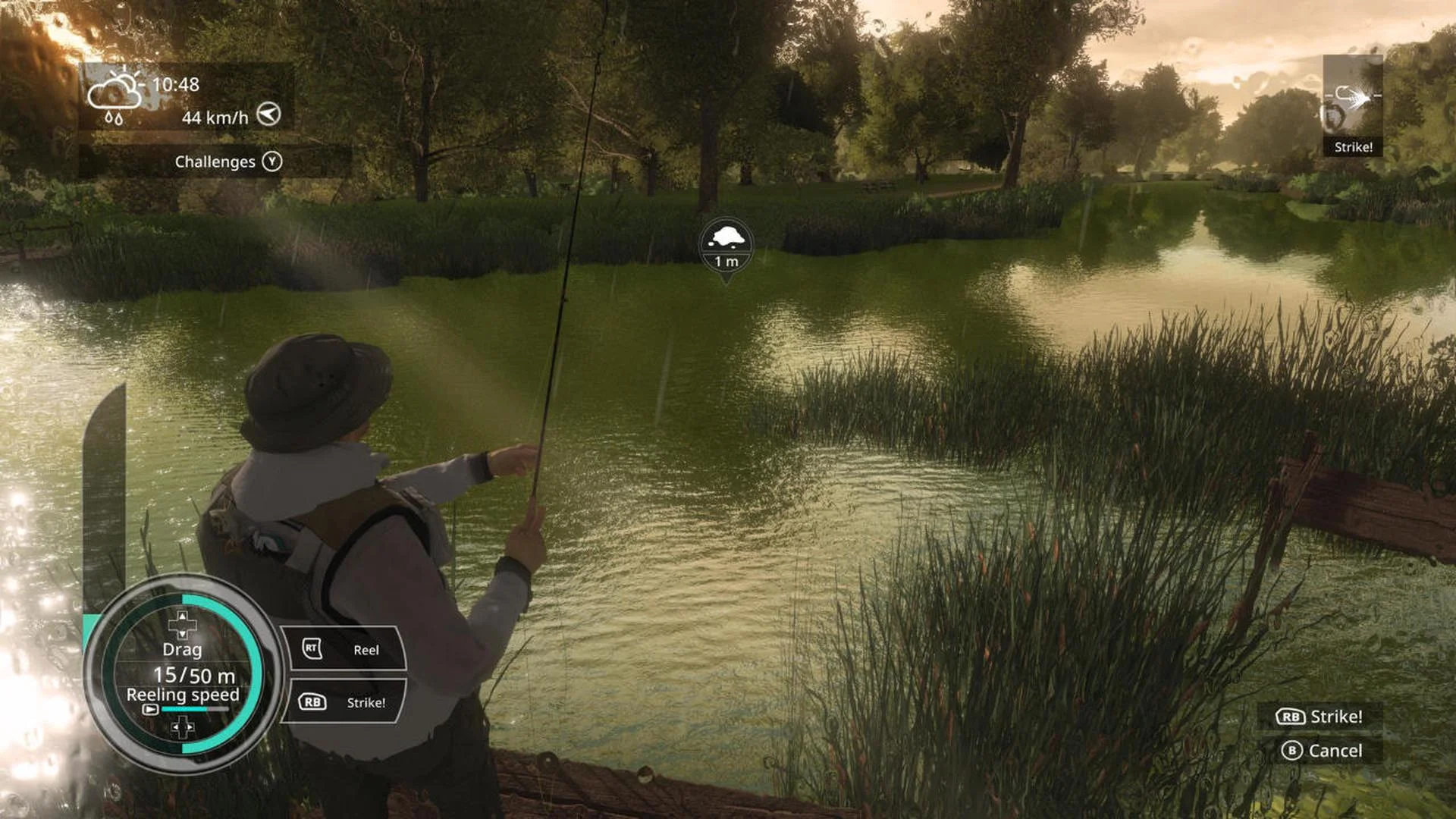Click the RB button icon beside Strike!
Viewport: 1456px width, 819px height.
click(x=314, y=701)
